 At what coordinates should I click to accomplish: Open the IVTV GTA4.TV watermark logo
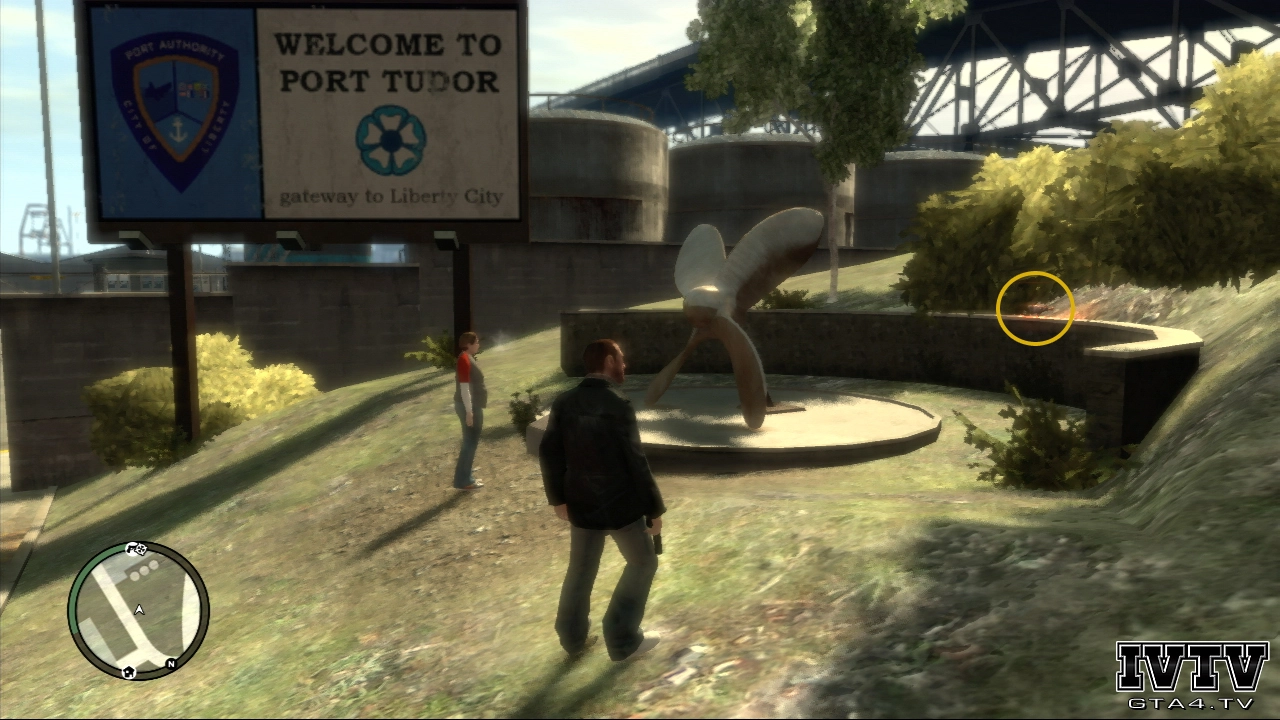1192,675
